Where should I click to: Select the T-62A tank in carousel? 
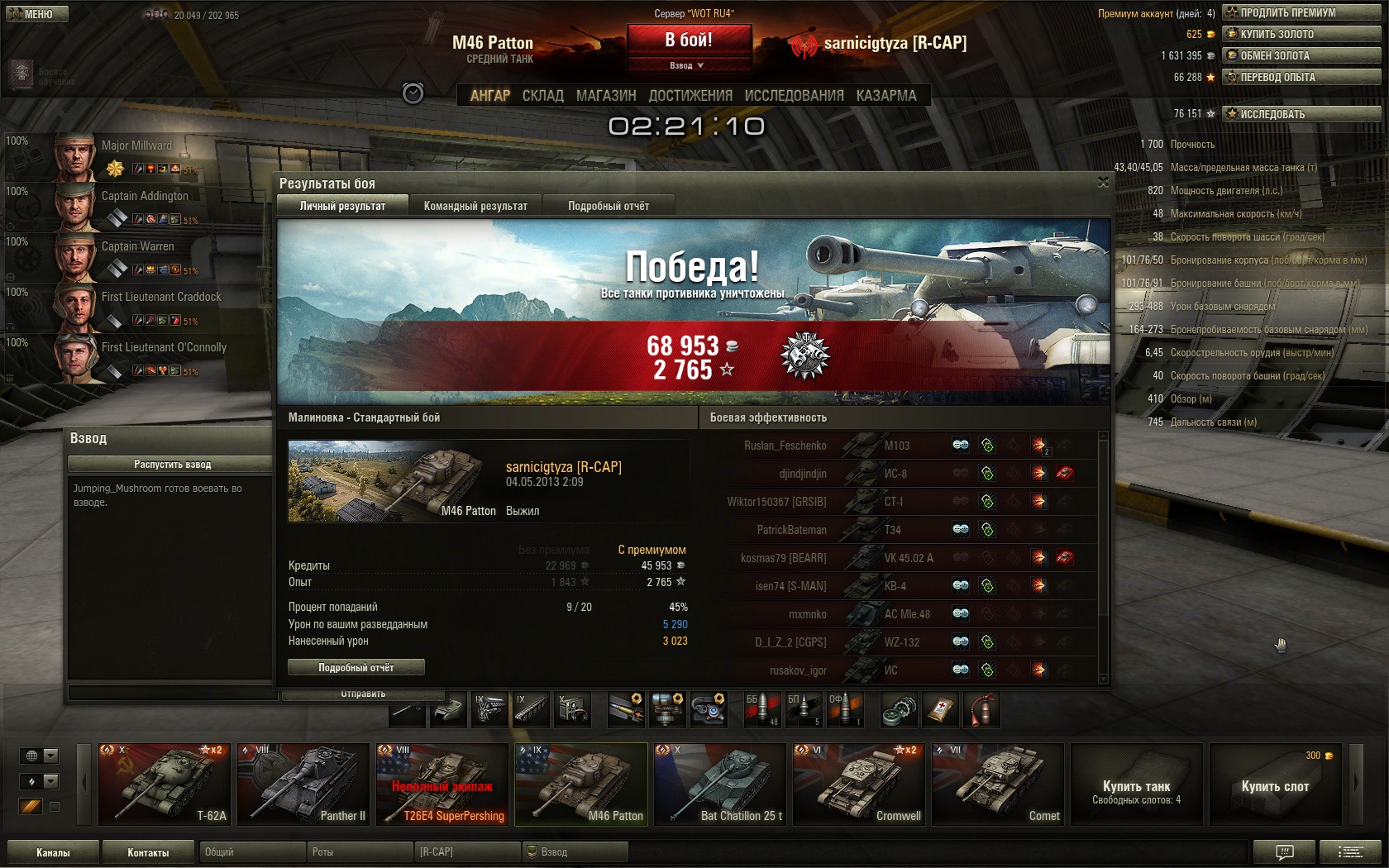pyautogui.click(x=165, y=785)
